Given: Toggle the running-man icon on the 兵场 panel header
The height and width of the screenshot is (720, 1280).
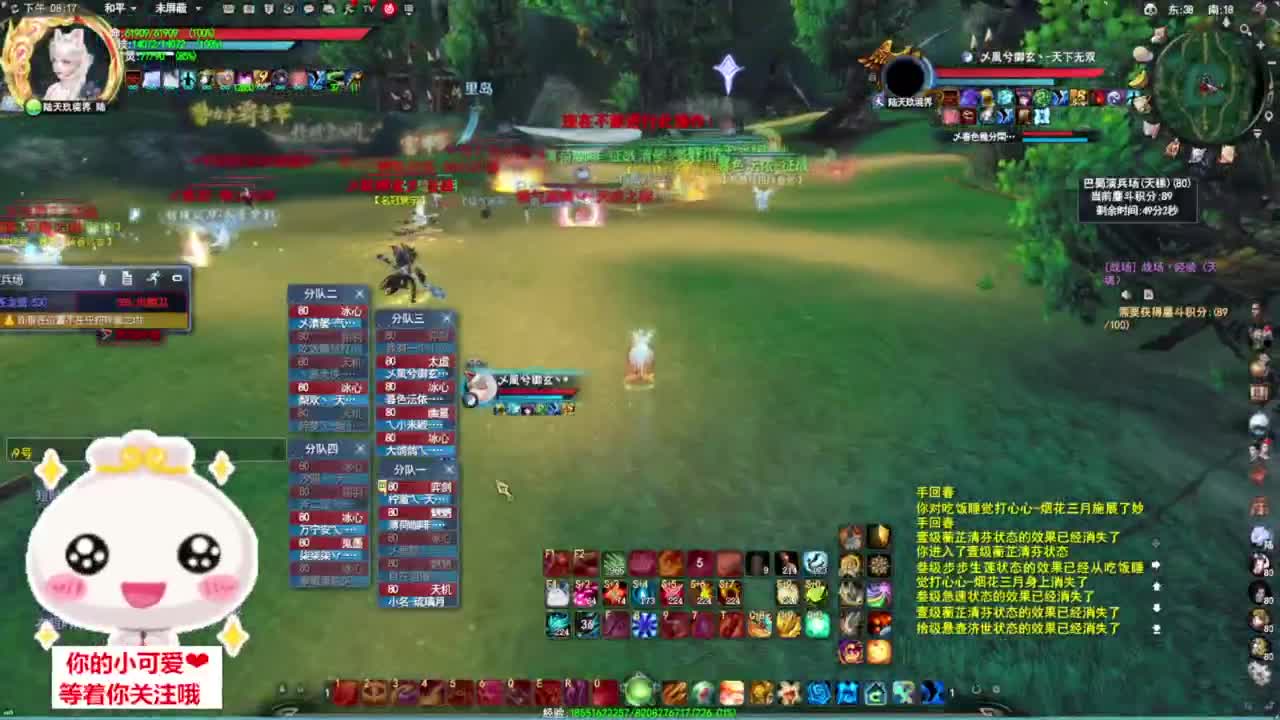Looking at the screenshot, I should [x=153, y=279].
